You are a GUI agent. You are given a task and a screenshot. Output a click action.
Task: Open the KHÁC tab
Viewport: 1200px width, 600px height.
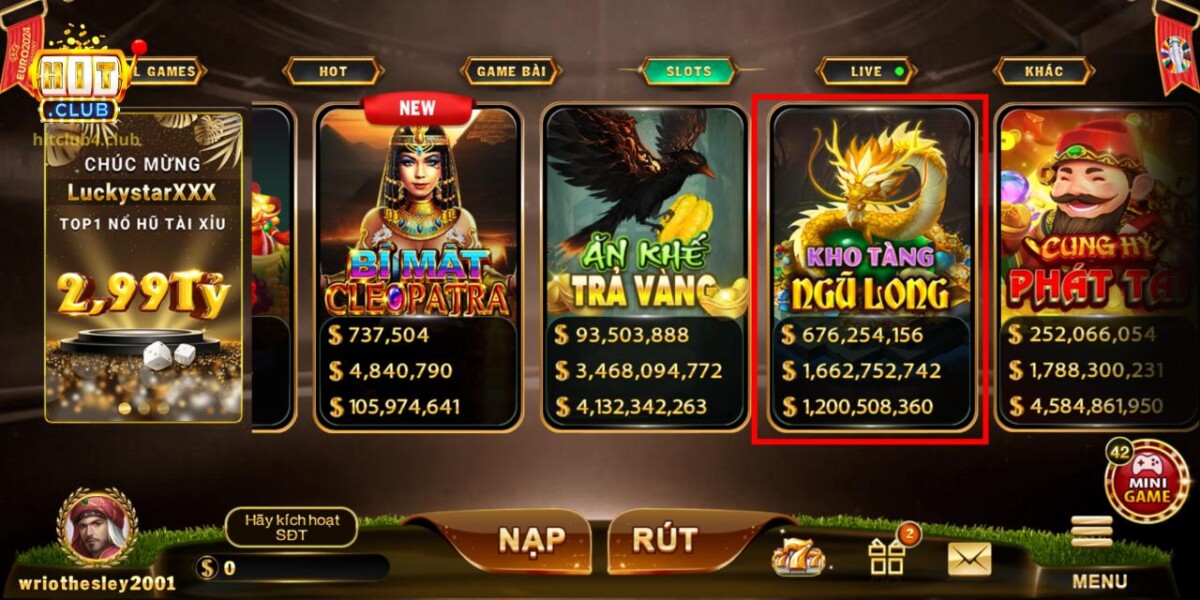(1043, 71)
